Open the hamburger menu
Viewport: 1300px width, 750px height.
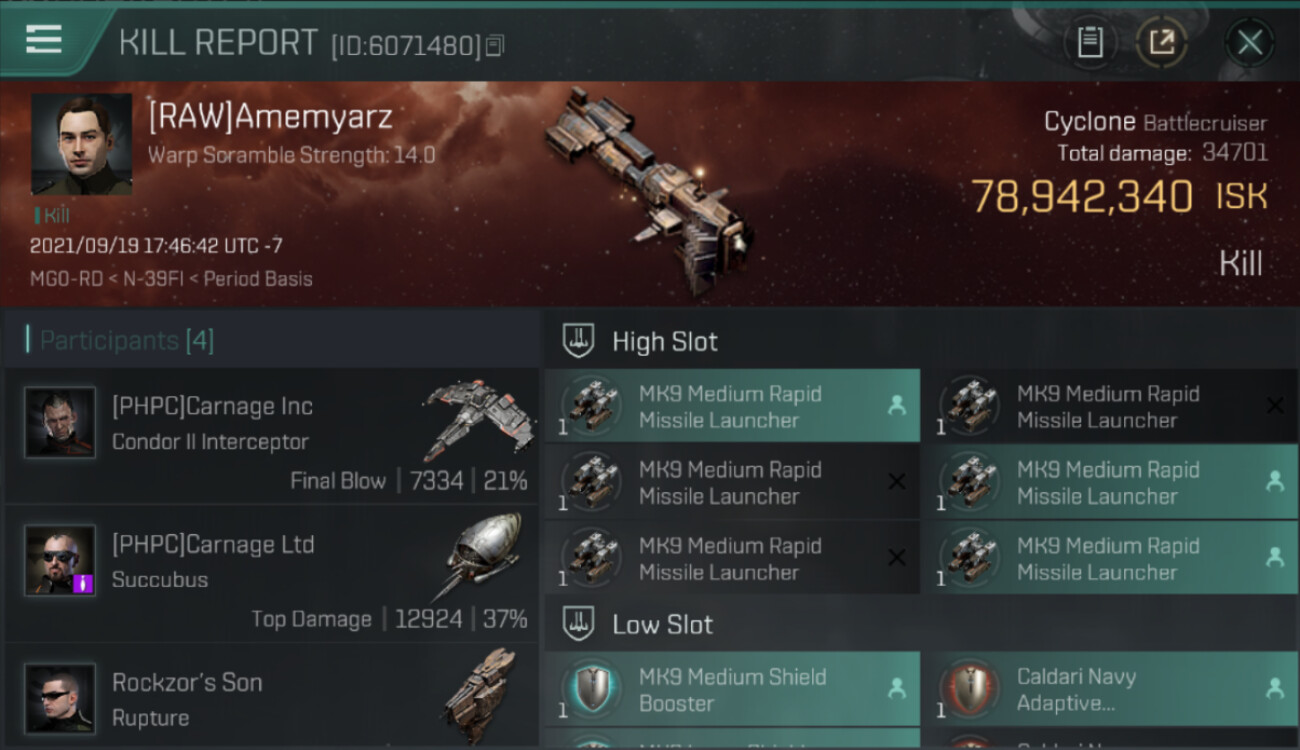tap(44, 41)
